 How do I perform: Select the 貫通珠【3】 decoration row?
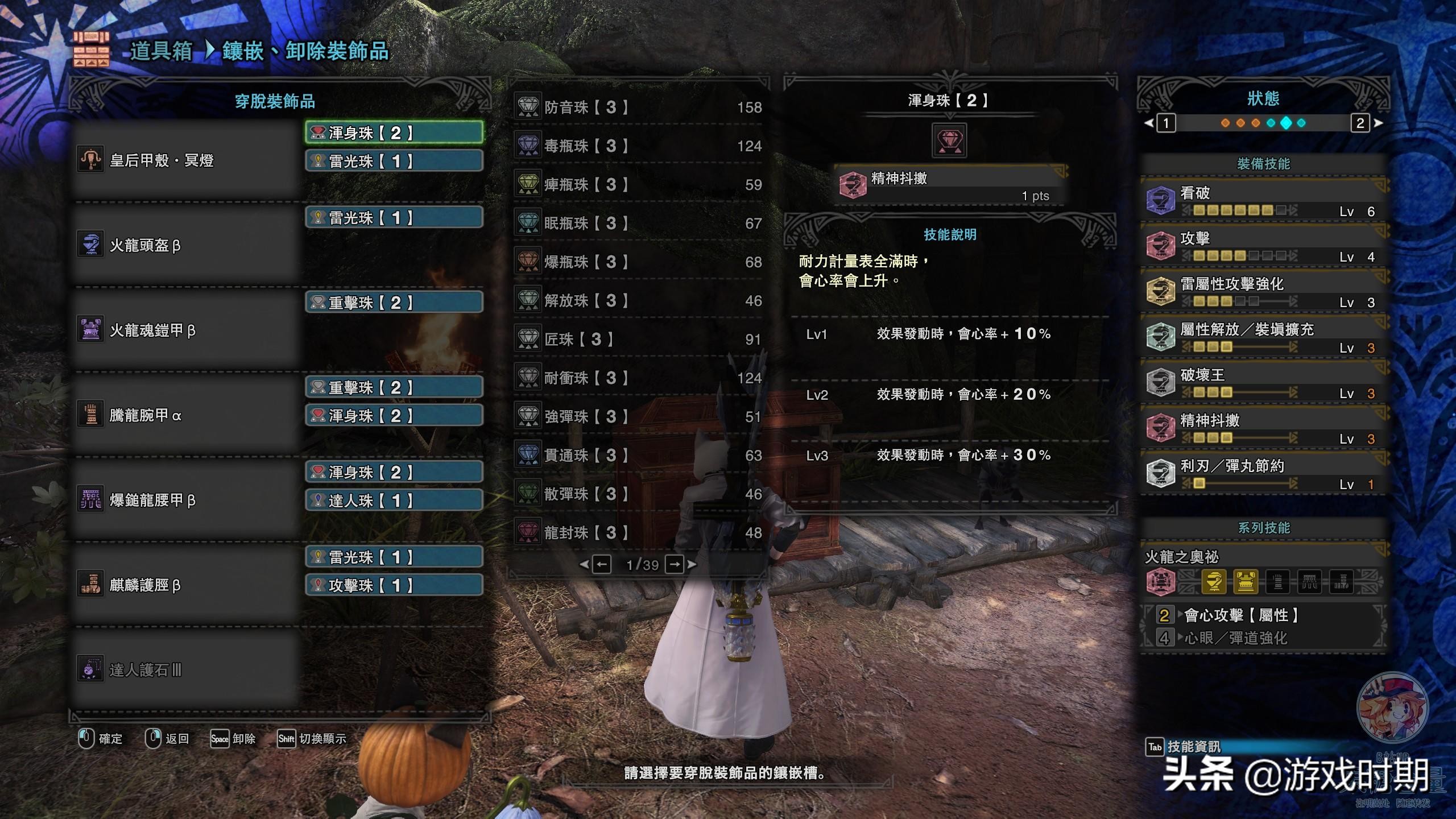(637, 455)
